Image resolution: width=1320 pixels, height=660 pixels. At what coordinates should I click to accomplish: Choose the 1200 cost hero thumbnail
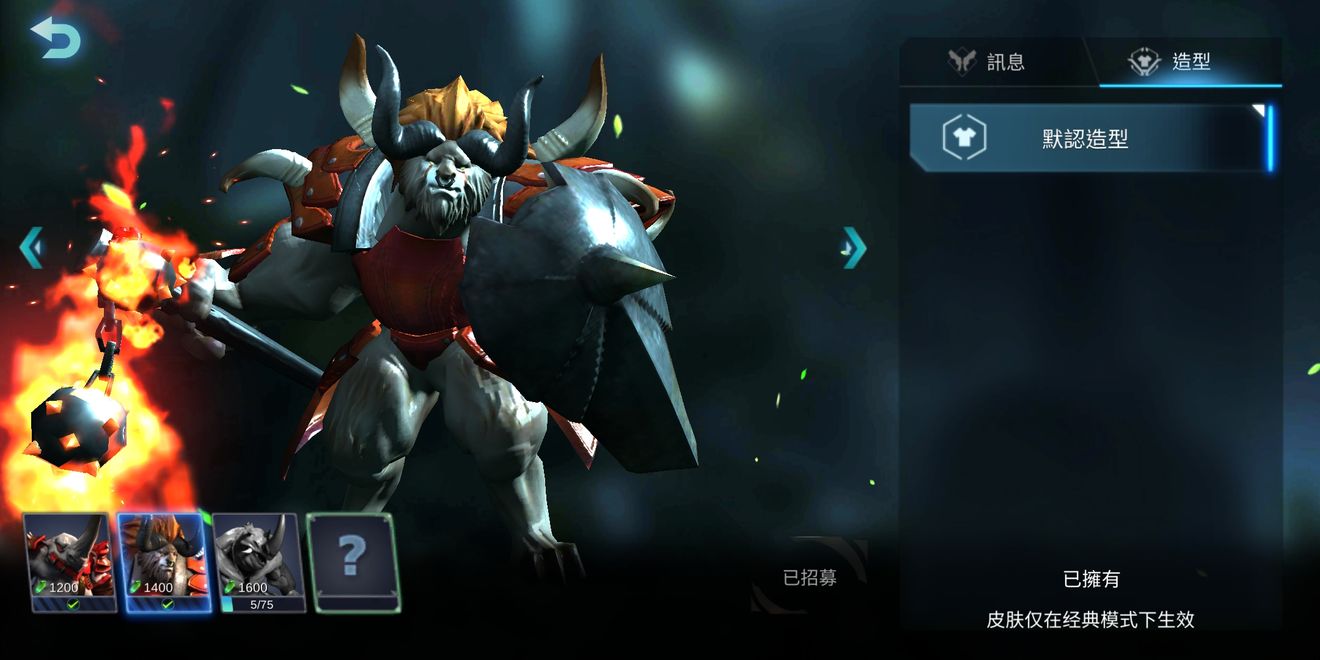[68, 562]
